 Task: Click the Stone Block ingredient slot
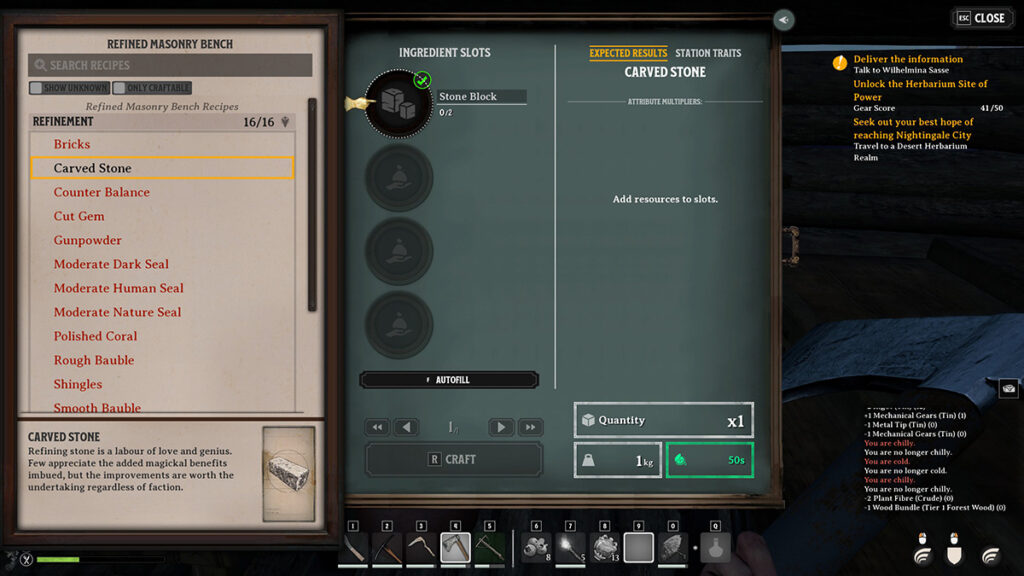(x=399, y=103)
